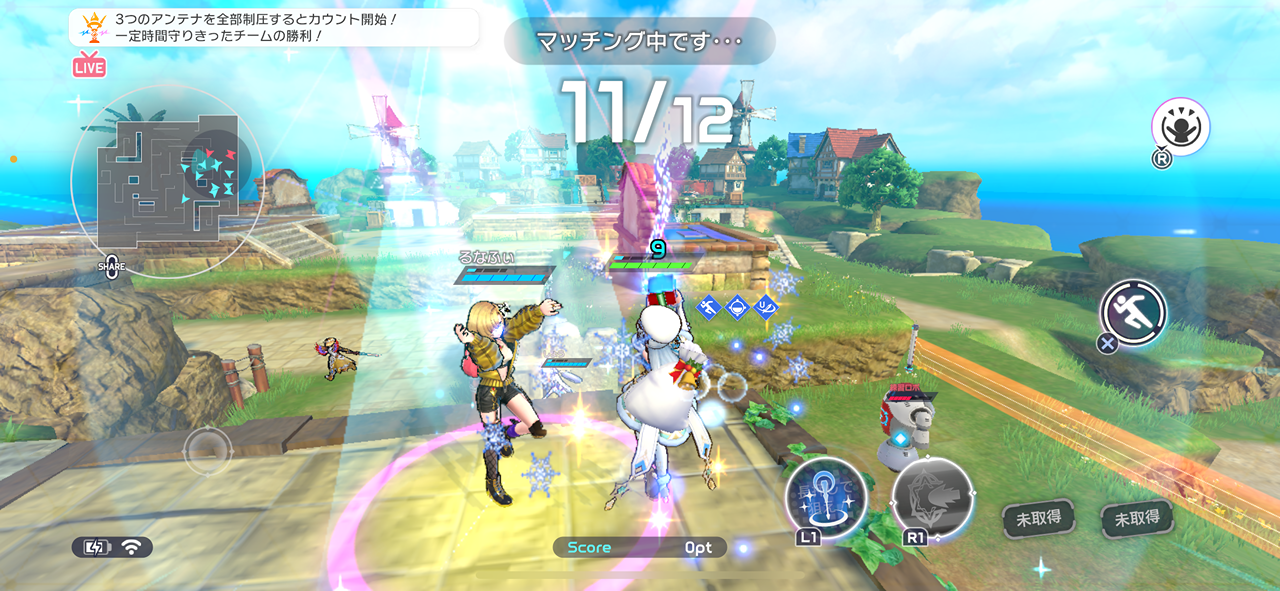
Task: Trigger the running figure dash action
Action: pyautogui.click(x=1134, y=313)
